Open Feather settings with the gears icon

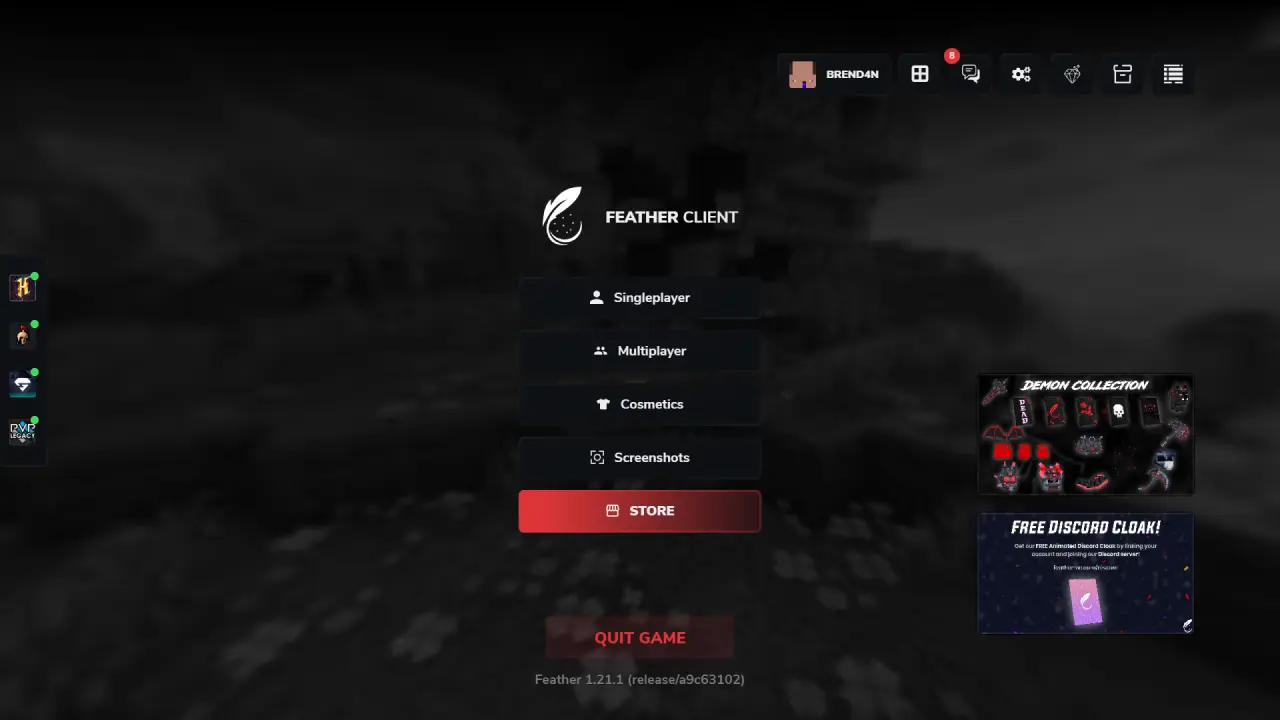1021,73
